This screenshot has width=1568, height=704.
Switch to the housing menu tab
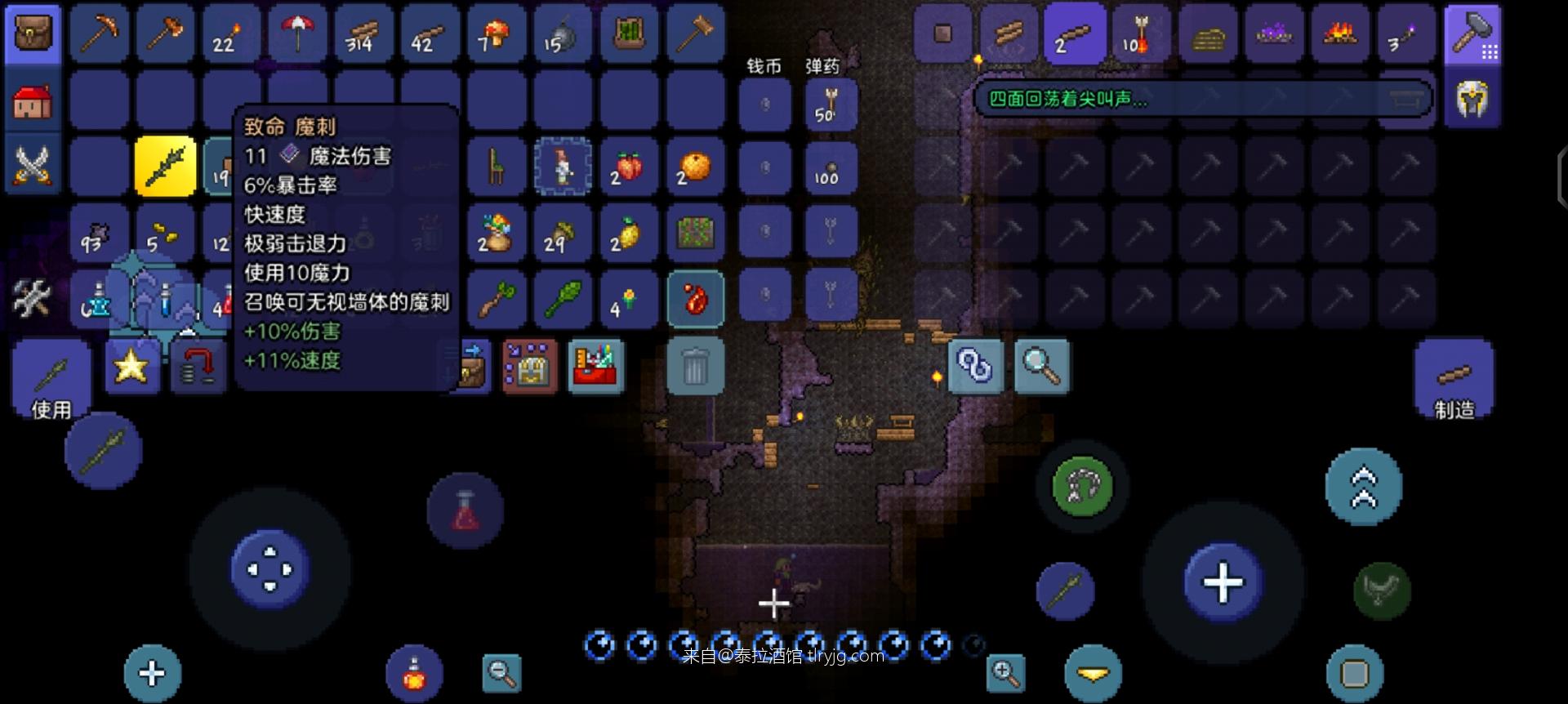[33, 101]
